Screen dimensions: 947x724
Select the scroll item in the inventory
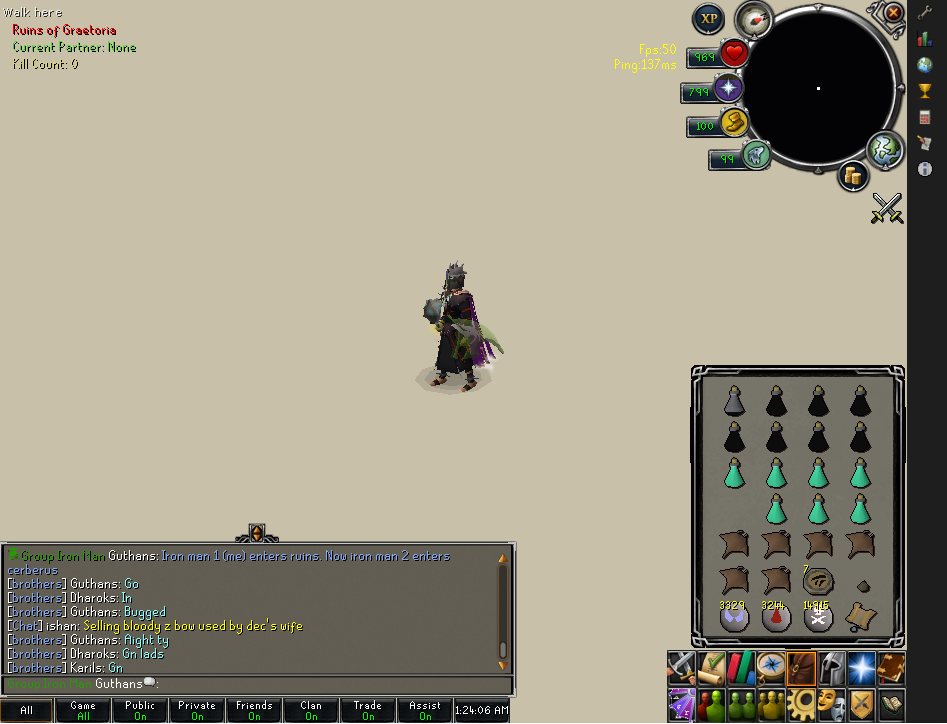(859, 615)
